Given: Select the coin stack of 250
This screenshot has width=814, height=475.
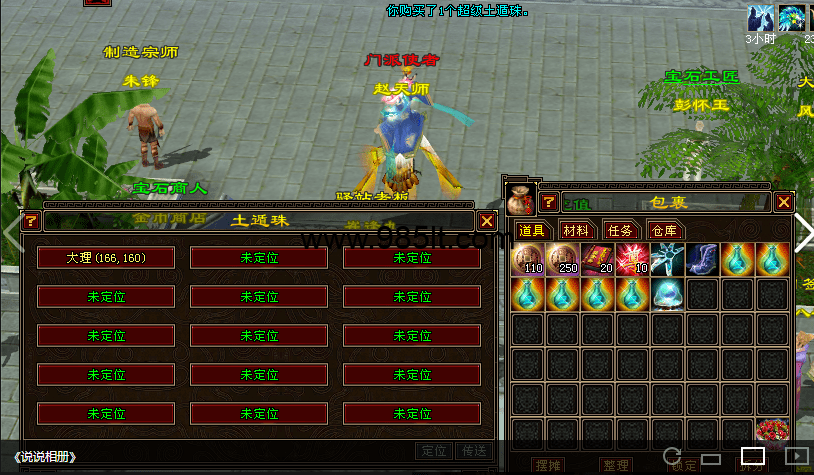Looking at the screenshot, I should pos(563,260).
